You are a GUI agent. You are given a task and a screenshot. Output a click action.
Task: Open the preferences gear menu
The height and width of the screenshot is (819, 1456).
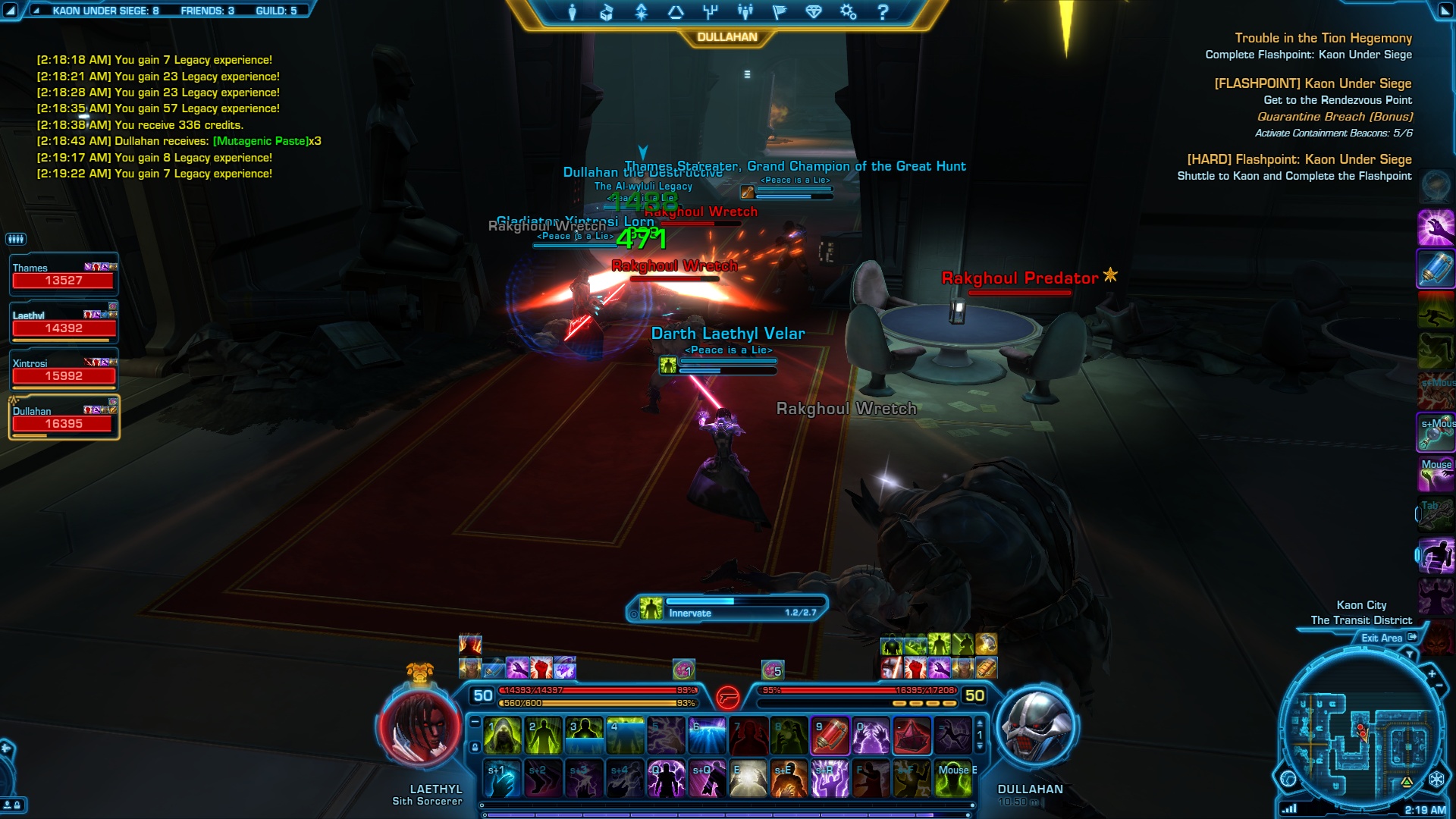[x=848, y=12]
